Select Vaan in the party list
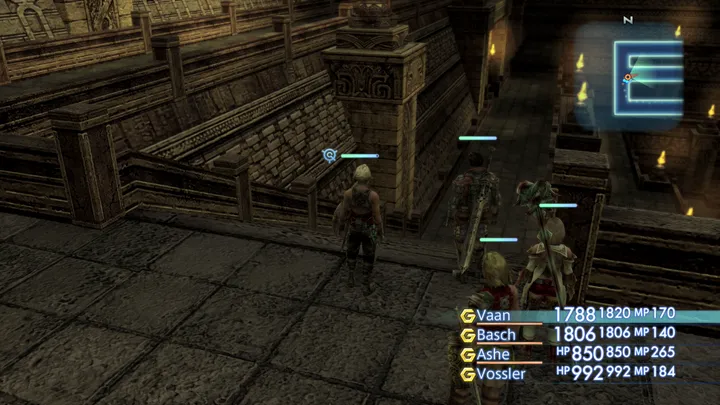Viewport: 720px width, 405px height. pos(494,315)
